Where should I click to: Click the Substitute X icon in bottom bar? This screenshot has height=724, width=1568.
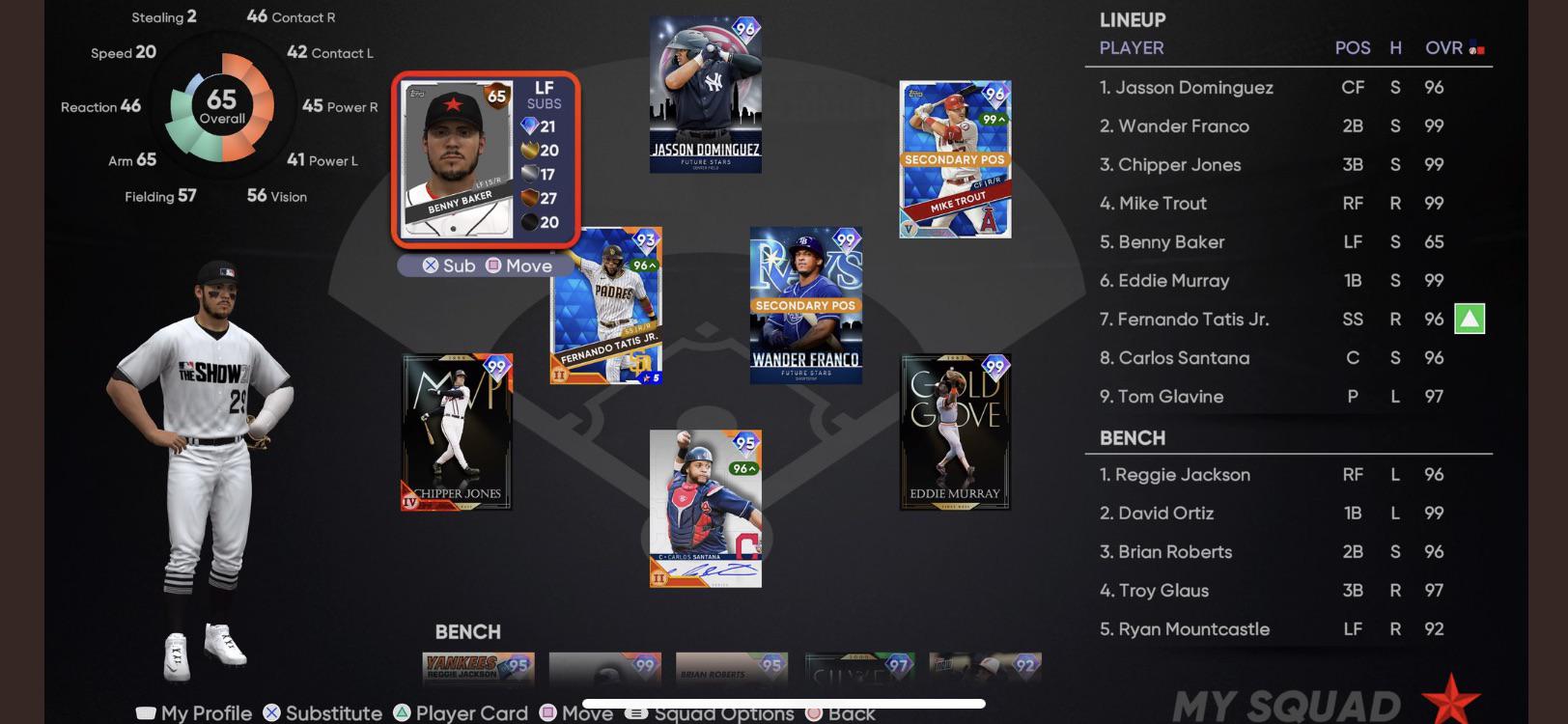pyautogui.click(x=271, y=713)
